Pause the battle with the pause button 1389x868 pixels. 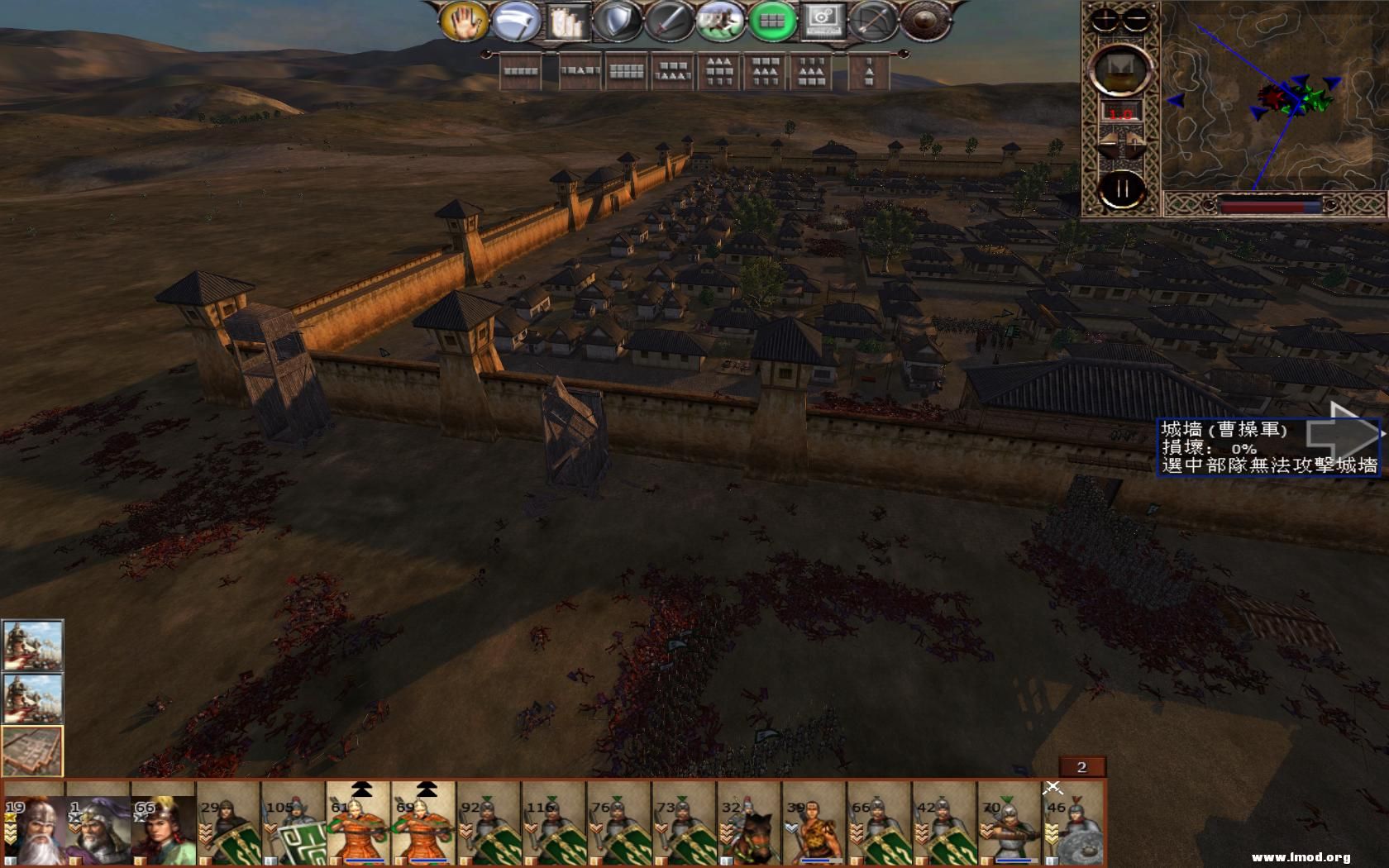click(1121, 188)
